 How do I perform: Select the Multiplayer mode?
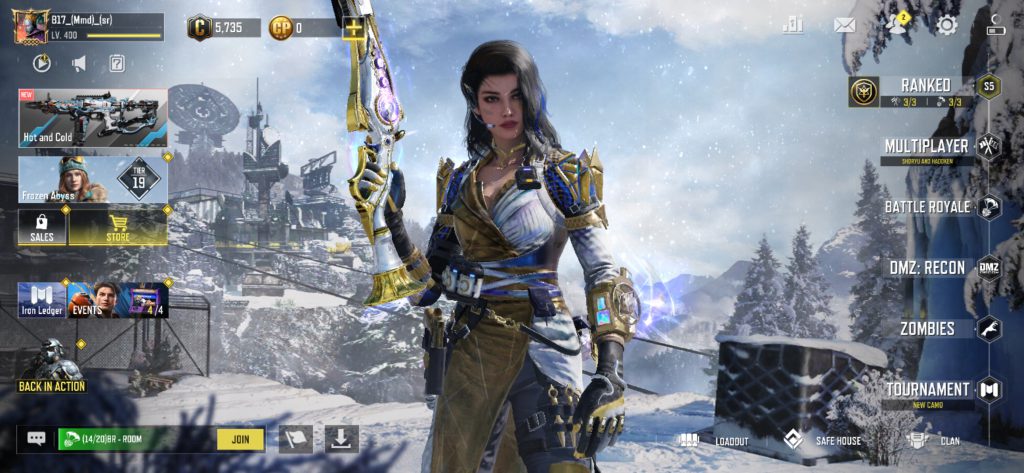[x=926, y=147]
